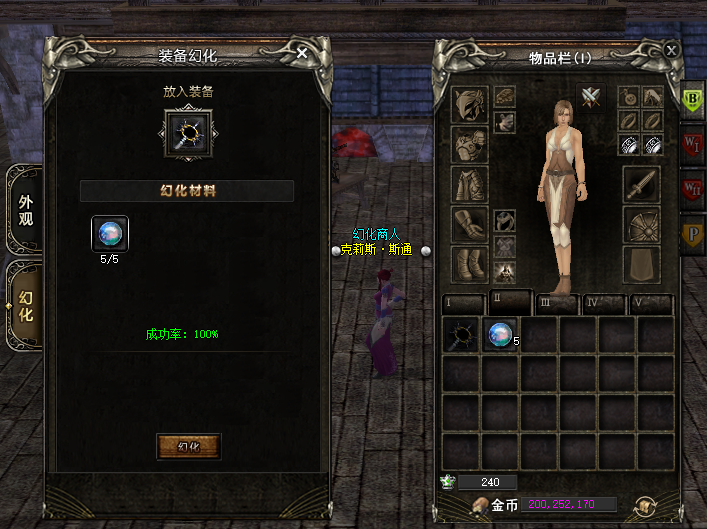Click the equipped helmet slot
707x529 pixels.
469,104
